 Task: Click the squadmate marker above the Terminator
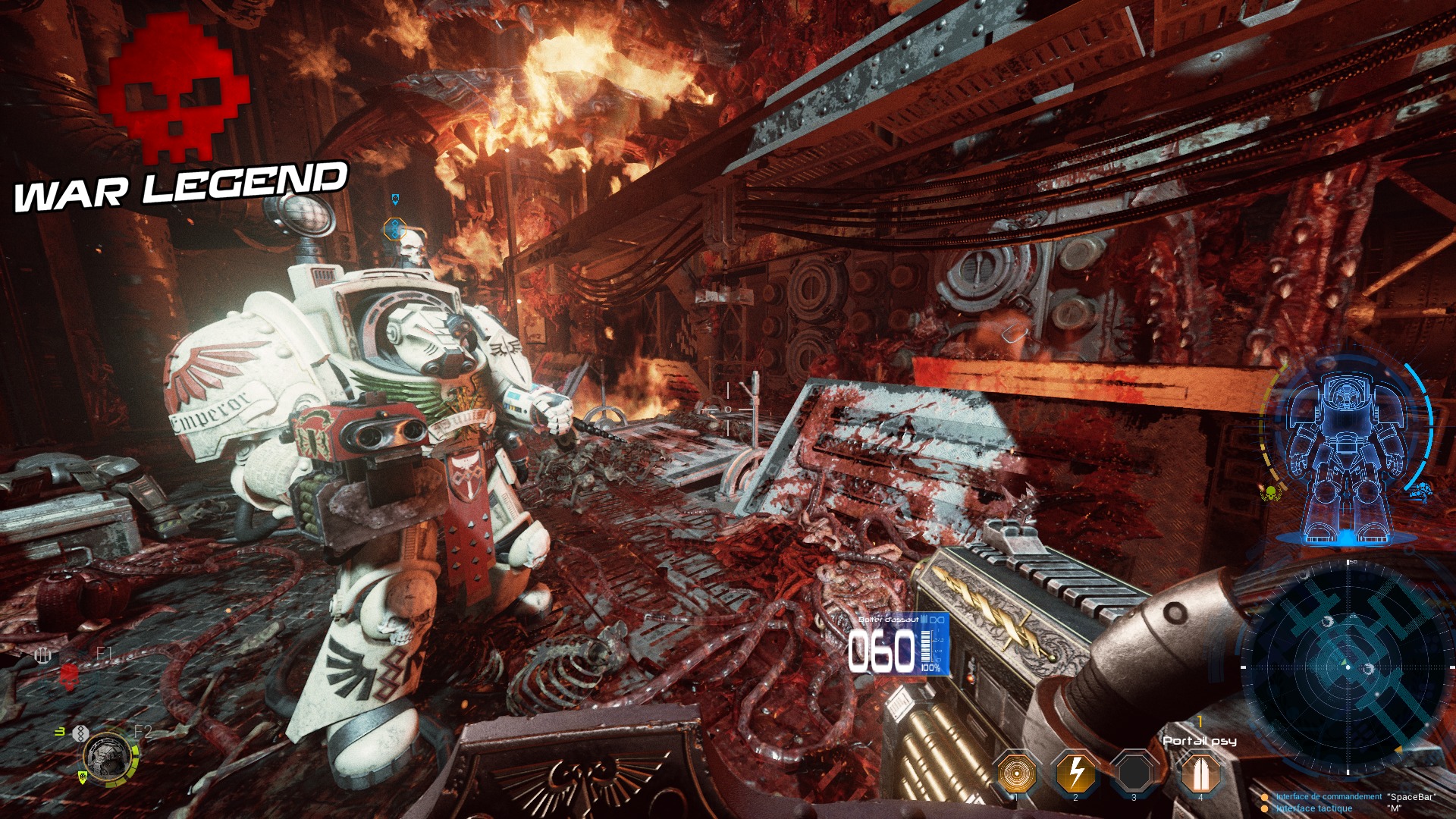tap(394, 228)
